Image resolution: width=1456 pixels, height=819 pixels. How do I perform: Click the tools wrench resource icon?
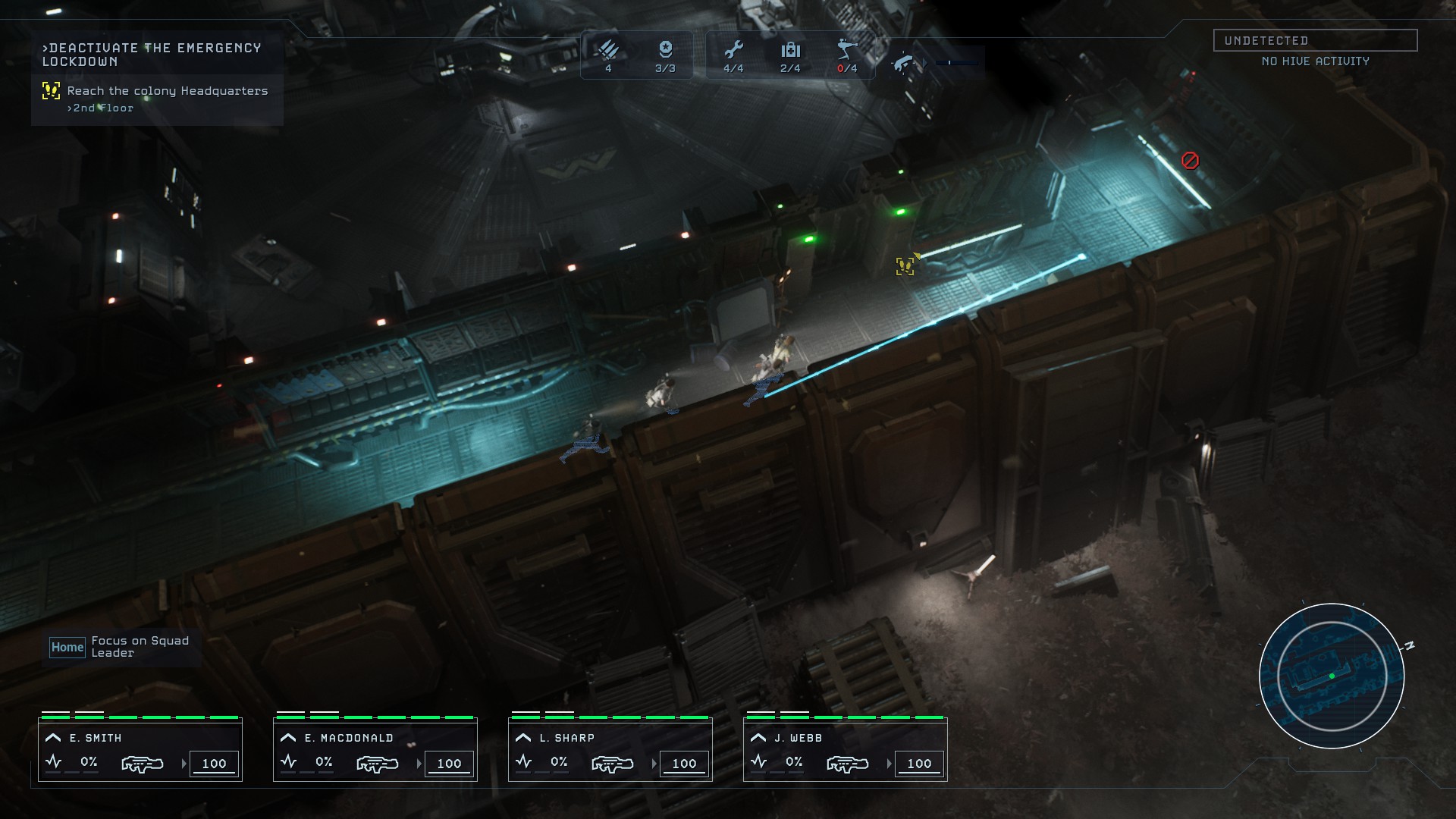[x=733, y=50]
